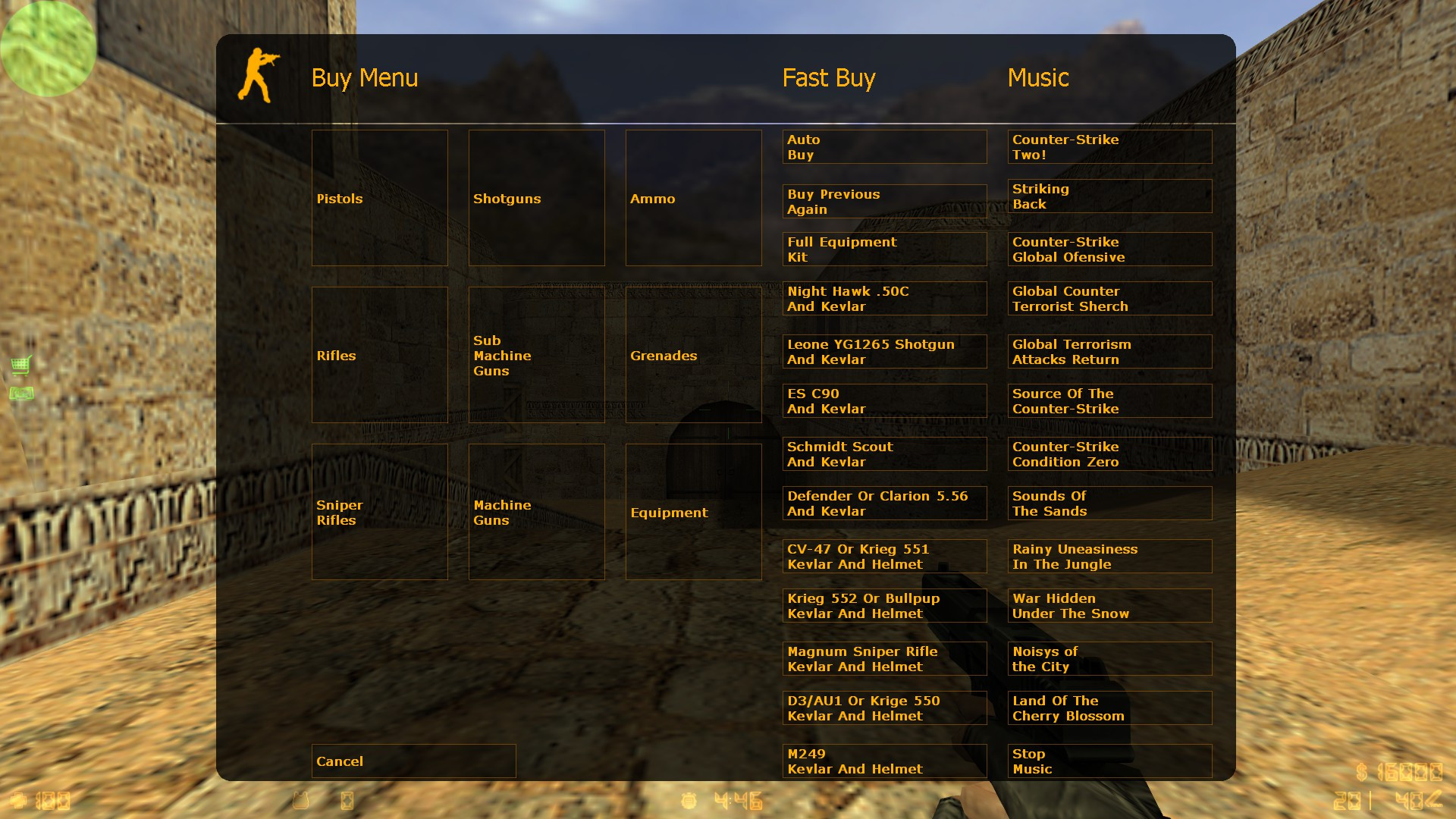Select the Rifles category

coord(379,355)
